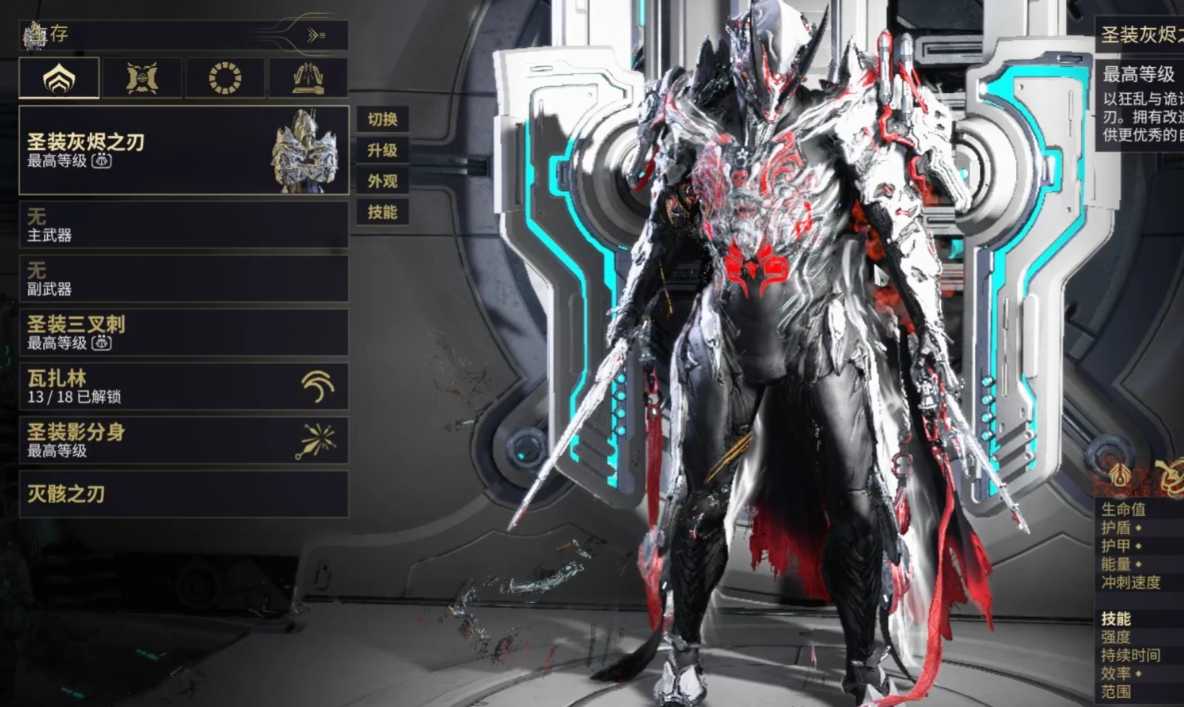Choose the empty 主武器 primary weapon slot
The image size is (1184, 707).
pyautogui.click(x=184, y=225)
